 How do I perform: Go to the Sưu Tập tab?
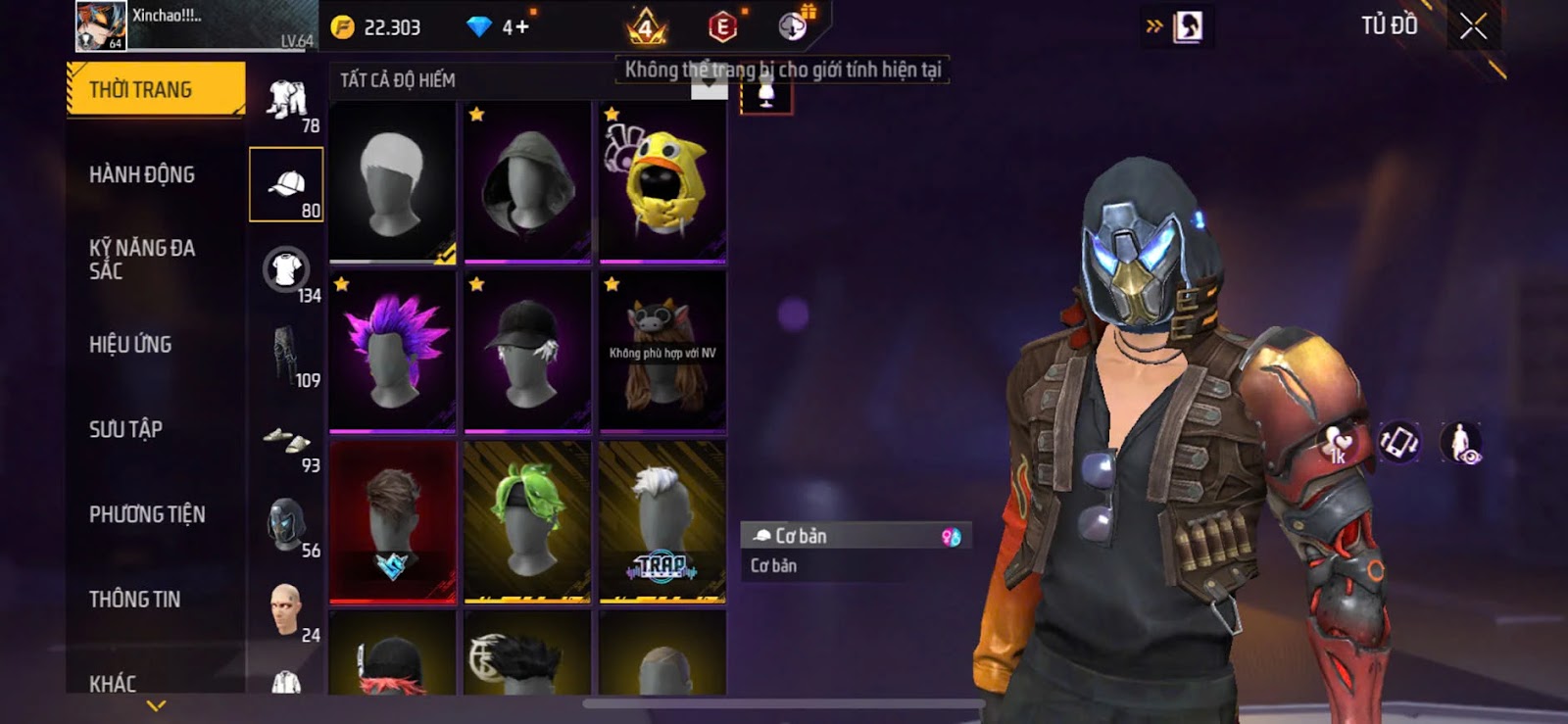(125, 429)
